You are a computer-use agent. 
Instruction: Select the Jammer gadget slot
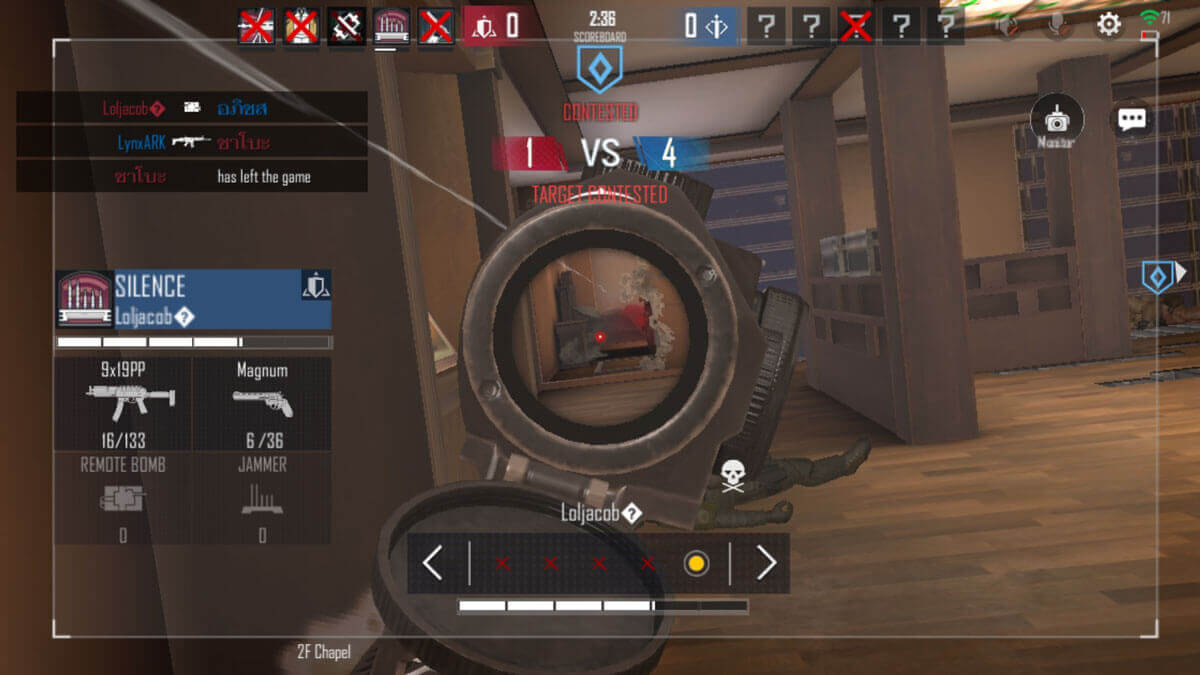coord(262,497)
